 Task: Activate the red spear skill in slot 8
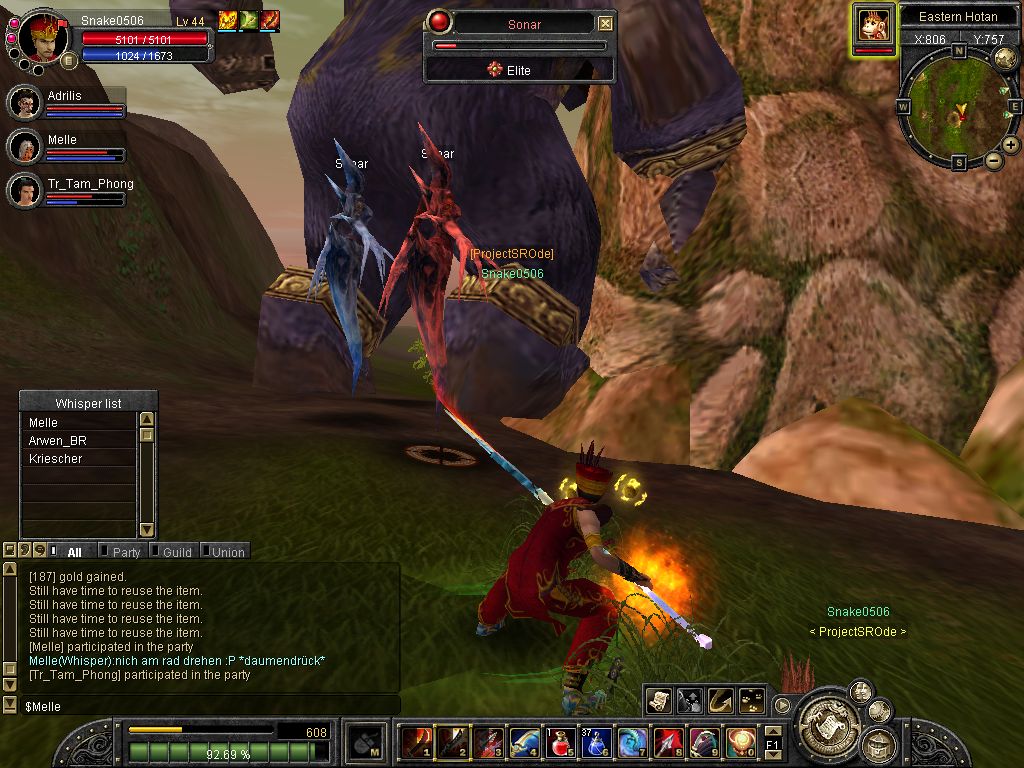coord(668,742)
